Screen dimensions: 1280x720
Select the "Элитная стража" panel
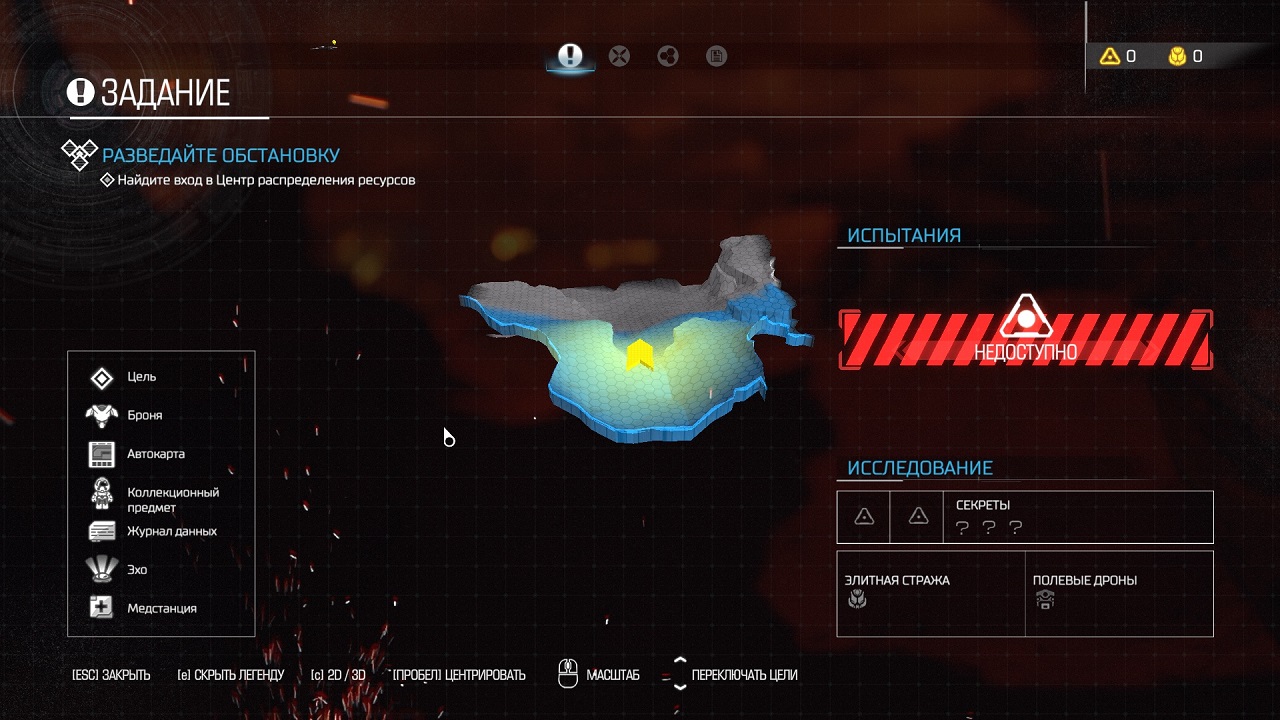(930, 593)
